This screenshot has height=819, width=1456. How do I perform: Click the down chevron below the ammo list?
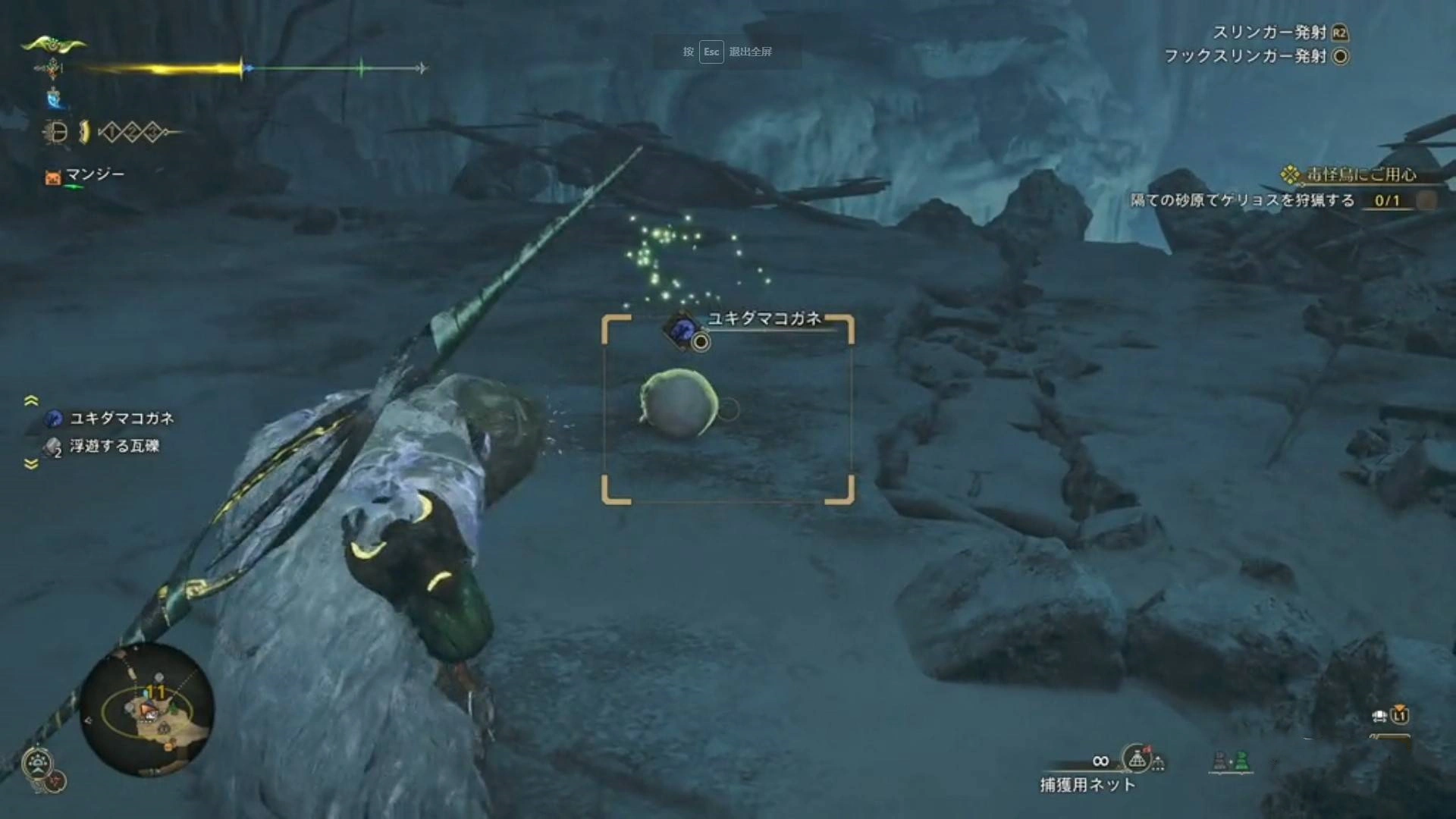click(31, 464)
